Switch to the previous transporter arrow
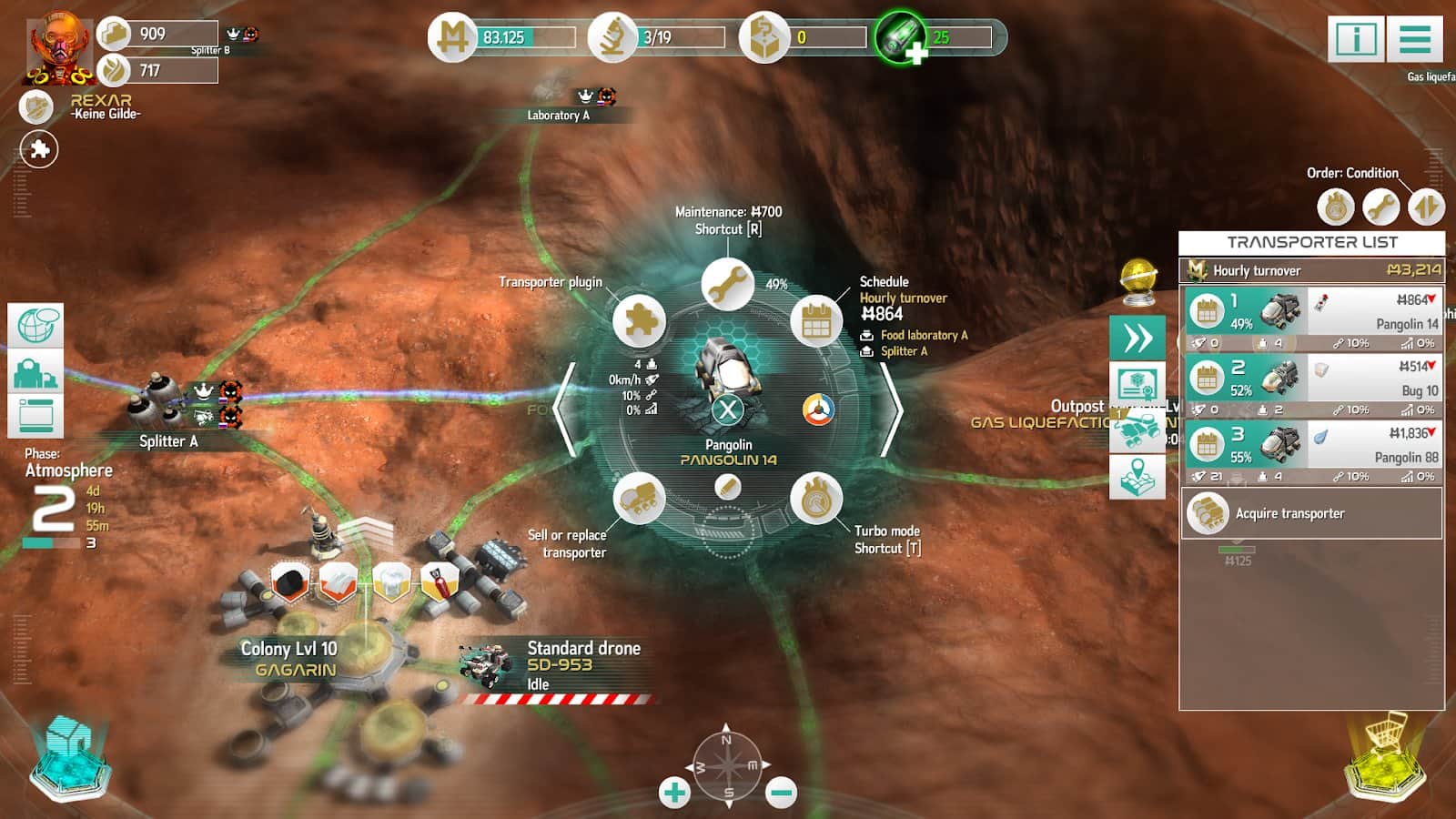Viewport: 1456px width, 819px height. (x=566, y=409)
